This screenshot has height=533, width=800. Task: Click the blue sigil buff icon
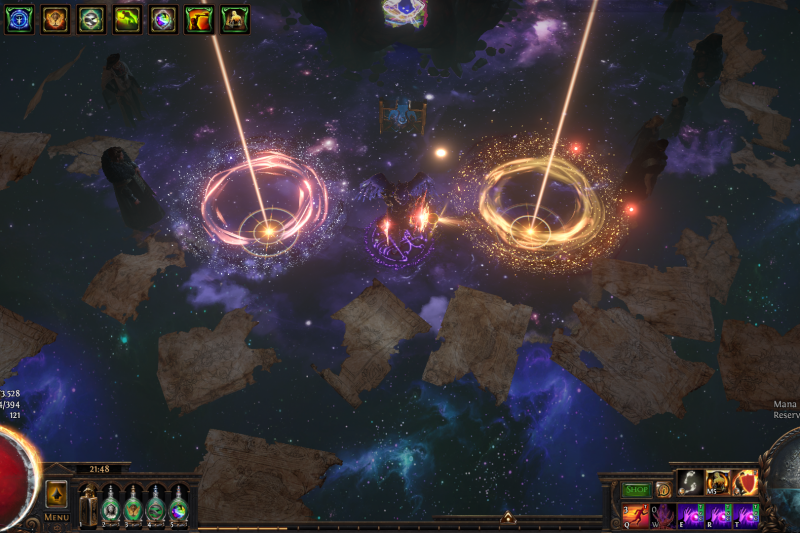pyautogui.click(x=19, y=19)
